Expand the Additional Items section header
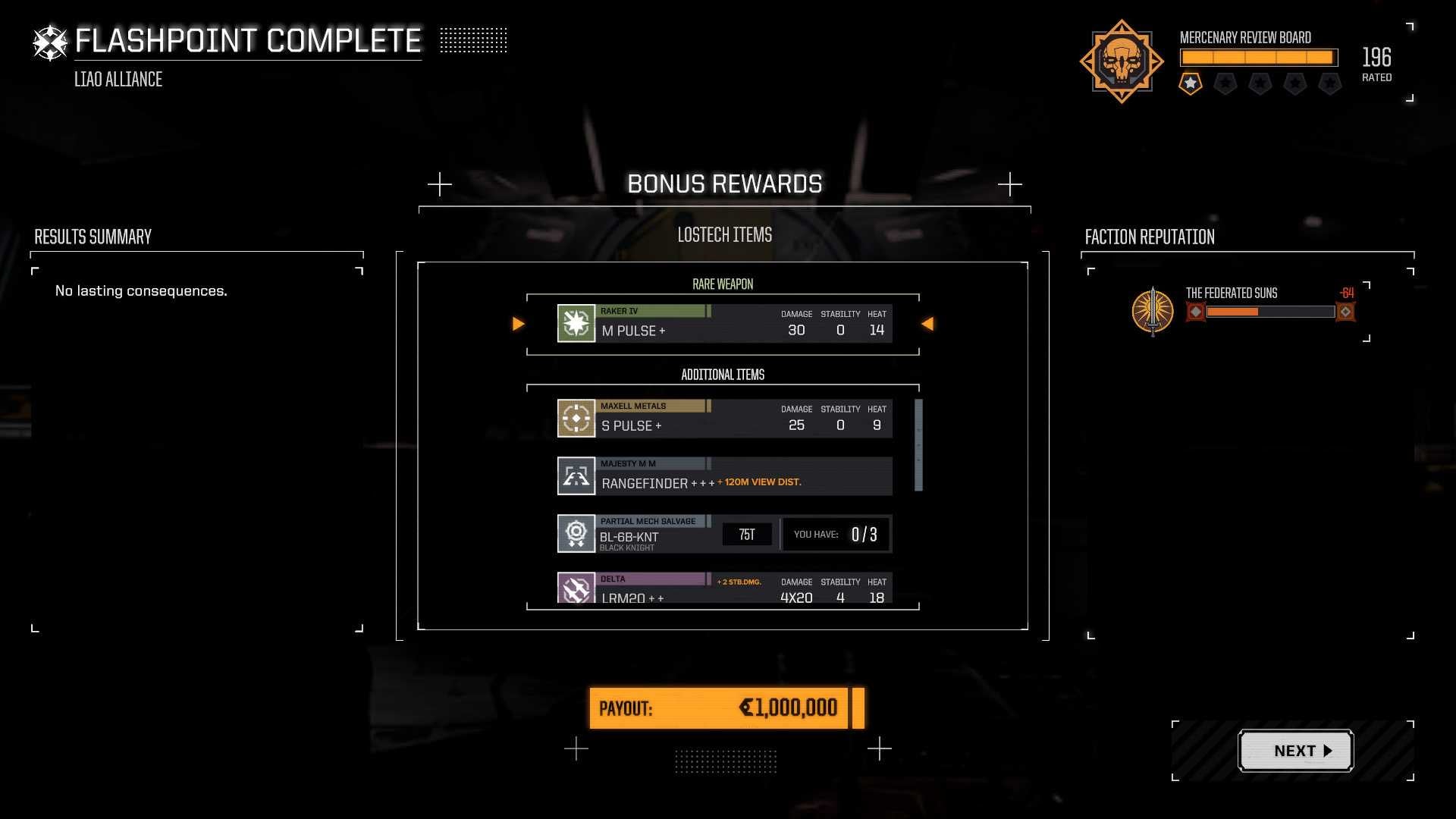The height and width of the screenshot is (819, 1456). coord(723,375)
